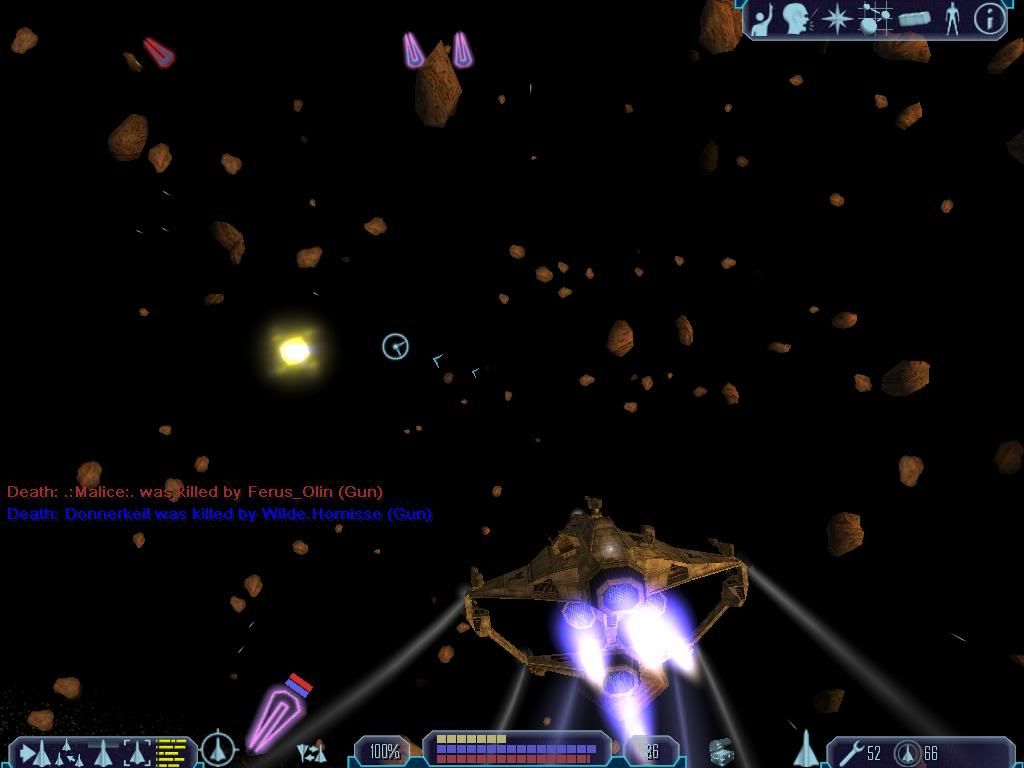This screenshot has height=768, width=1024.
Task: Click the eight-pointed star icon
Action: tap(836, 18)
